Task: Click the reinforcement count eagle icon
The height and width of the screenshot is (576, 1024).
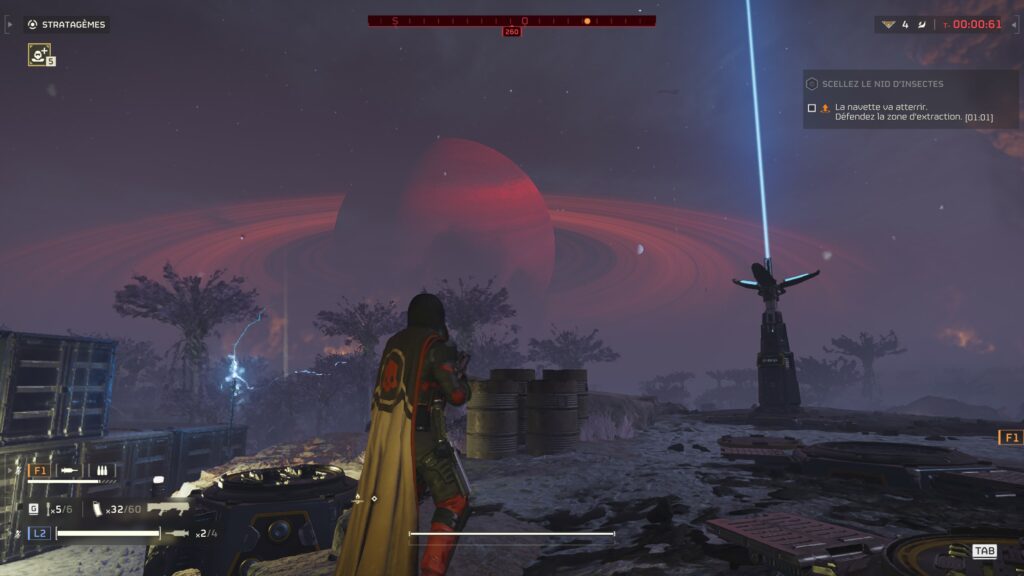Action: (887, 24)
